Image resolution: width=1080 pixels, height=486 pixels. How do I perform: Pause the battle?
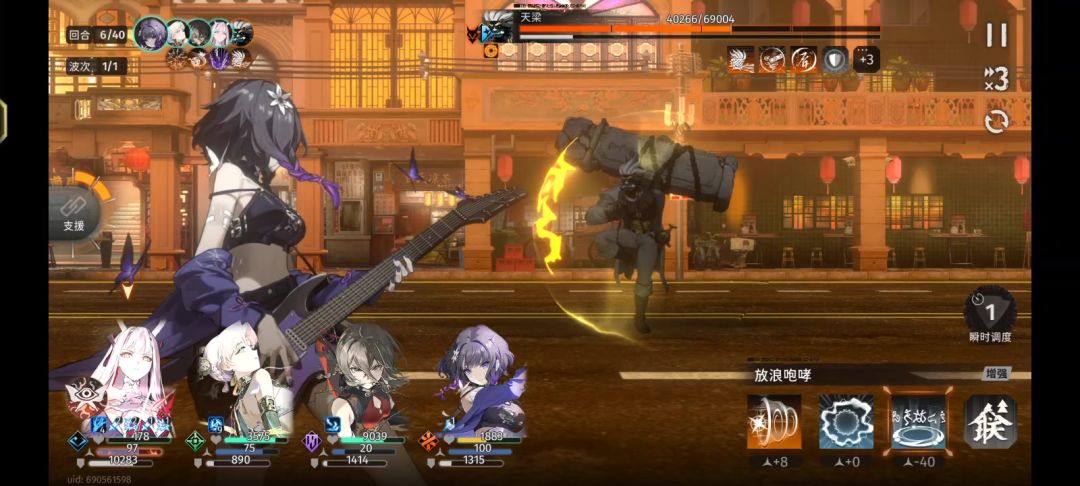click(996, 36)
